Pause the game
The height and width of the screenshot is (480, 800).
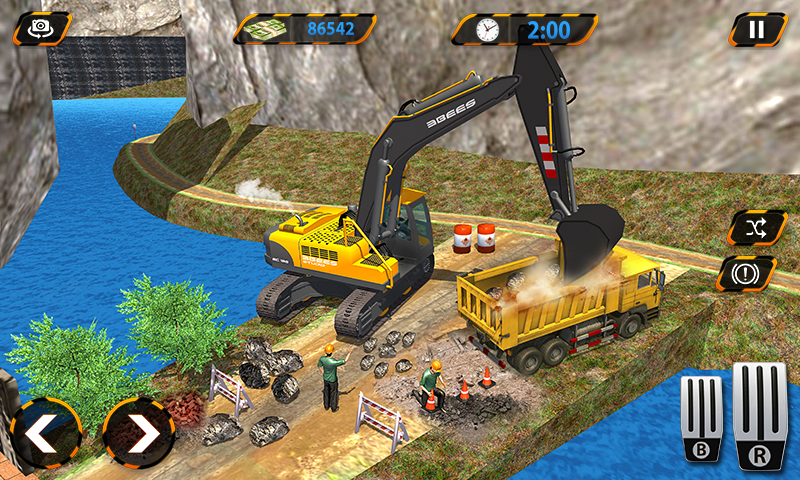tap(757, 29)
